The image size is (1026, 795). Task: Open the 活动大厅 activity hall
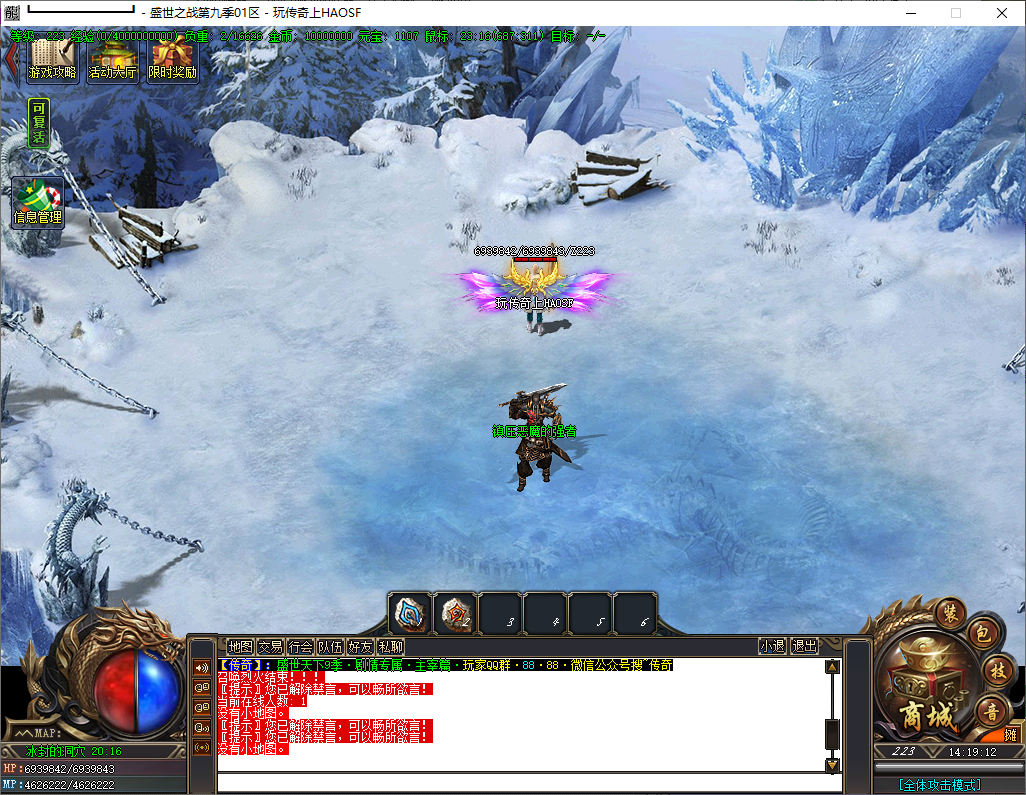[x=113, y=60]
